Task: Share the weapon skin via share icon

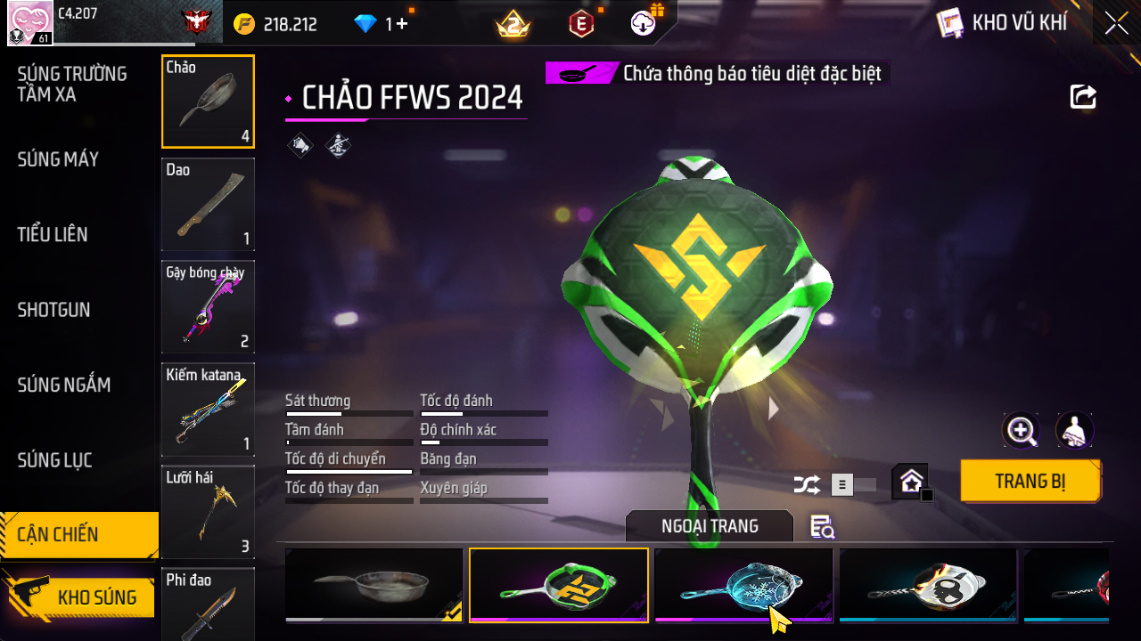Action: pyautogui.click(x=1083, y=97)
